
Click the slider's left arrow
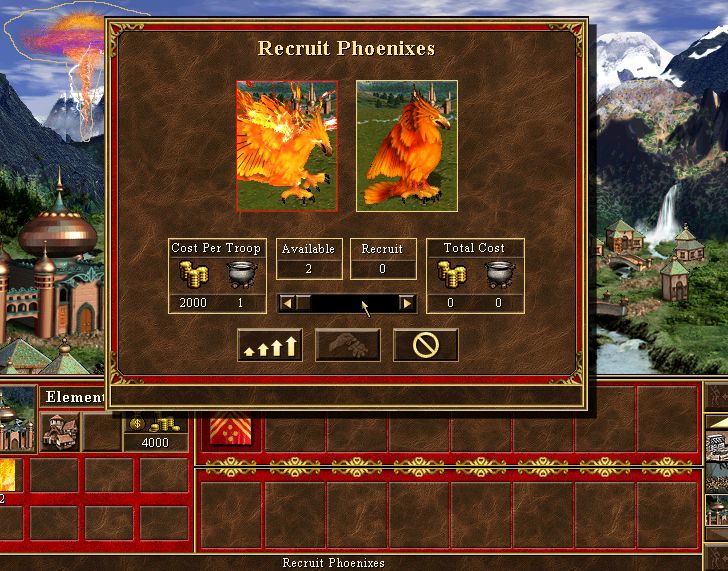click(288, 302)
